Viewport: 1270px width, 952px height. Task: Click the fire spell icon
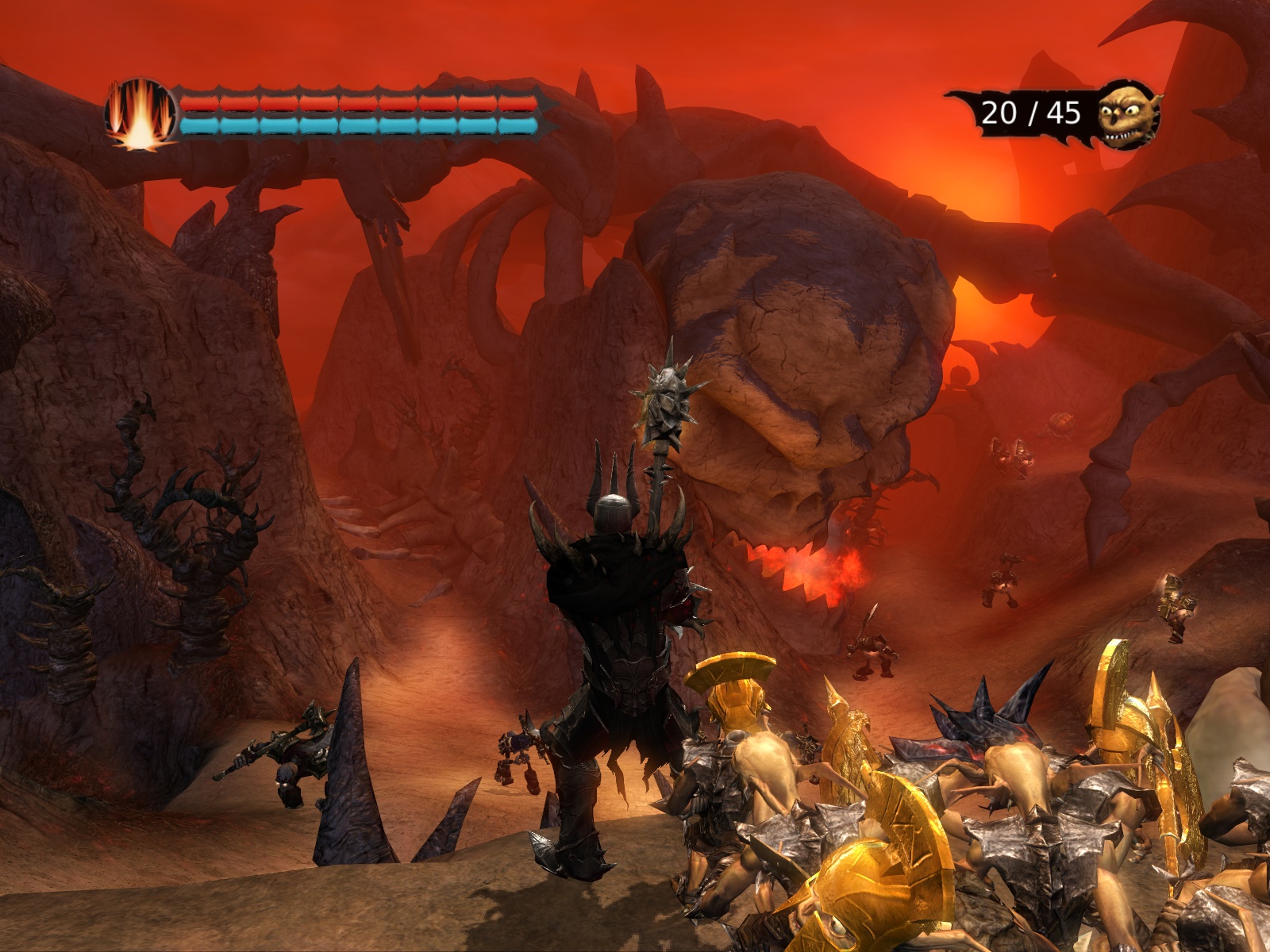(x=140, y=113)
